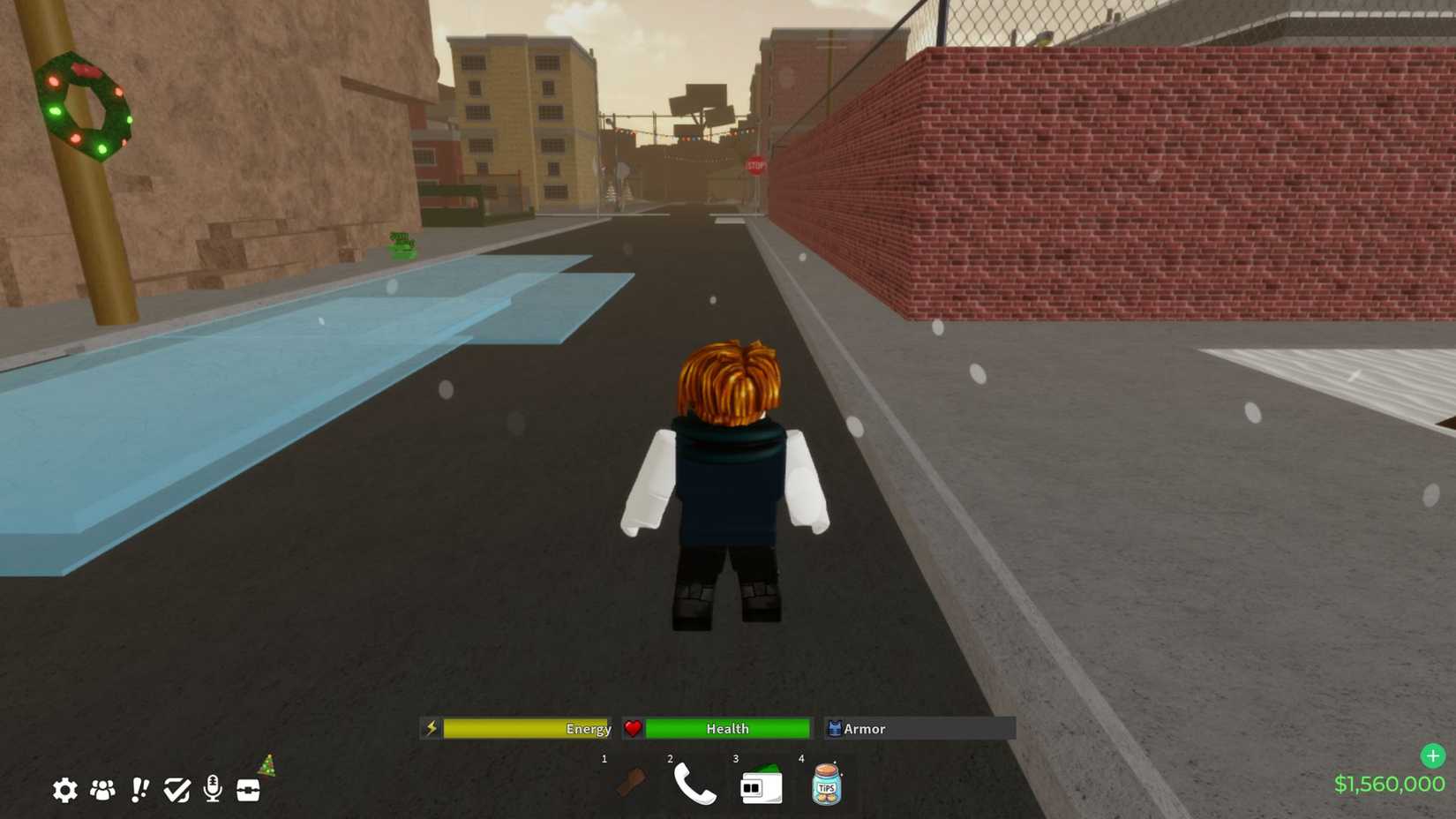Select the checkmark tasks icon
1456x819 pixels.
tap(176, 791)
